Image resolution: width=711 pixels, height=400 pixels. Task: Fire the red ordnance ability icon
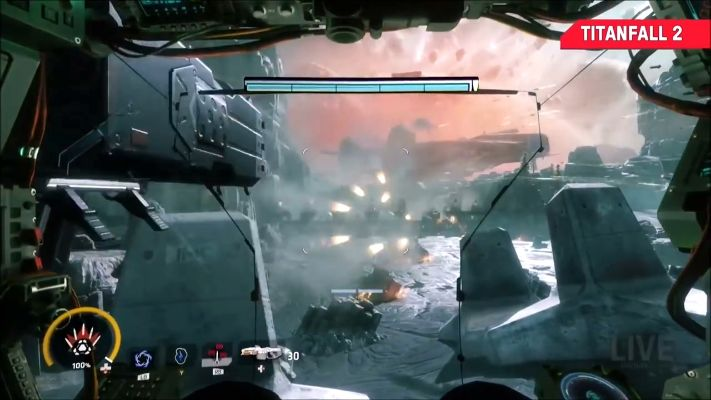pos(217,354)
